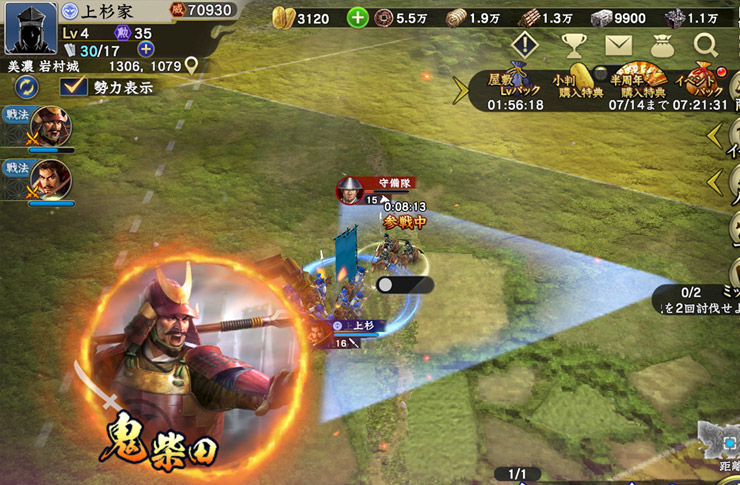Image resolution: width=740 pixels, height=485 pixels.
Task: Open the 屋敷Lvパック offer
Action: click(515, 89)
